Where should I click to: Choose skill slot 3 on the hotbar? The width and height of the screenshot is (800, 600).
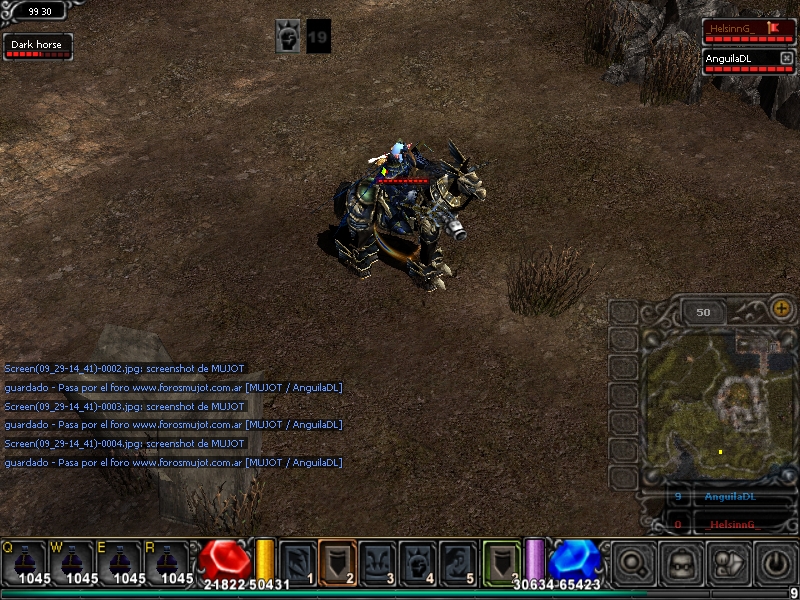pos(378,561)
